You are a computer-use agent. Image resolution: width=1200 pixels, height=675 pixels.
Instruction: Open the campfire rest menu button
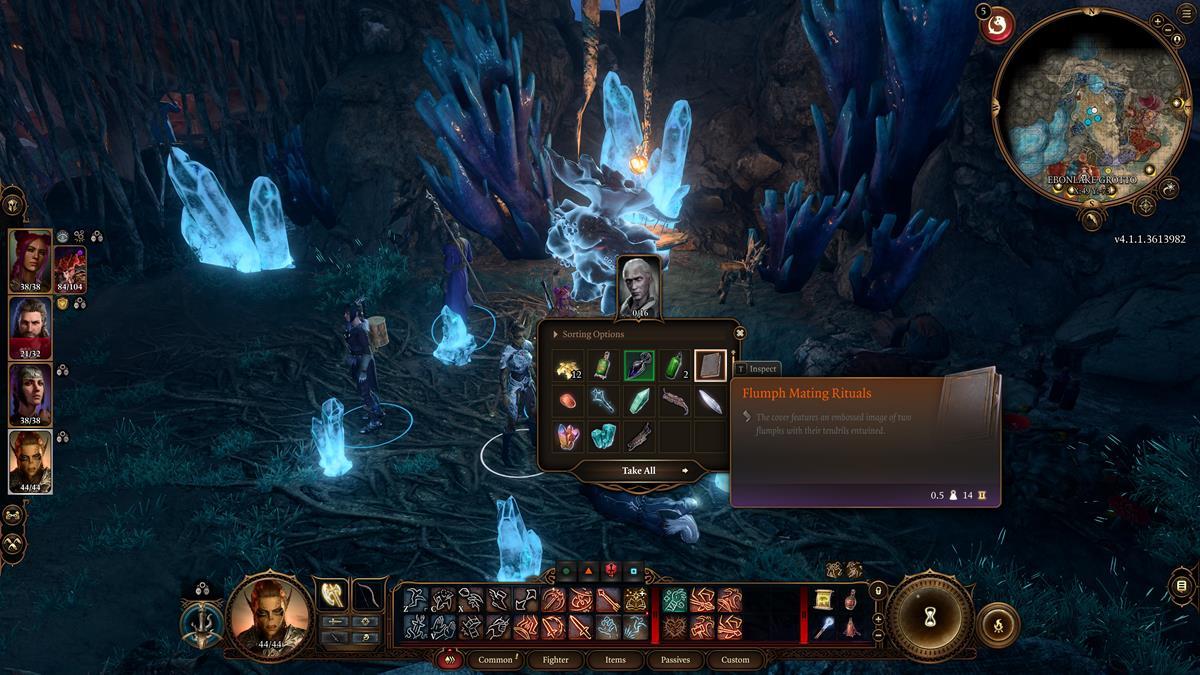997,624
